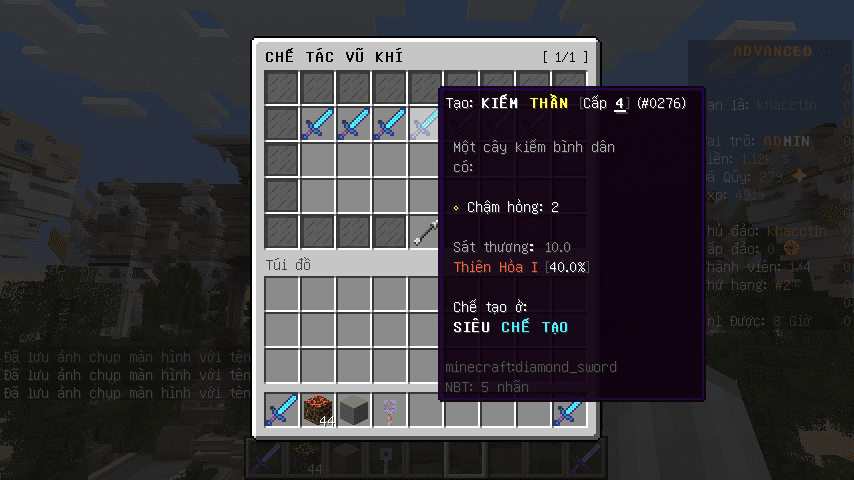Select the diamond sword in the first hotbar slot
The width and height of the screenshot is (854, 480).
[x=282, y=410]
